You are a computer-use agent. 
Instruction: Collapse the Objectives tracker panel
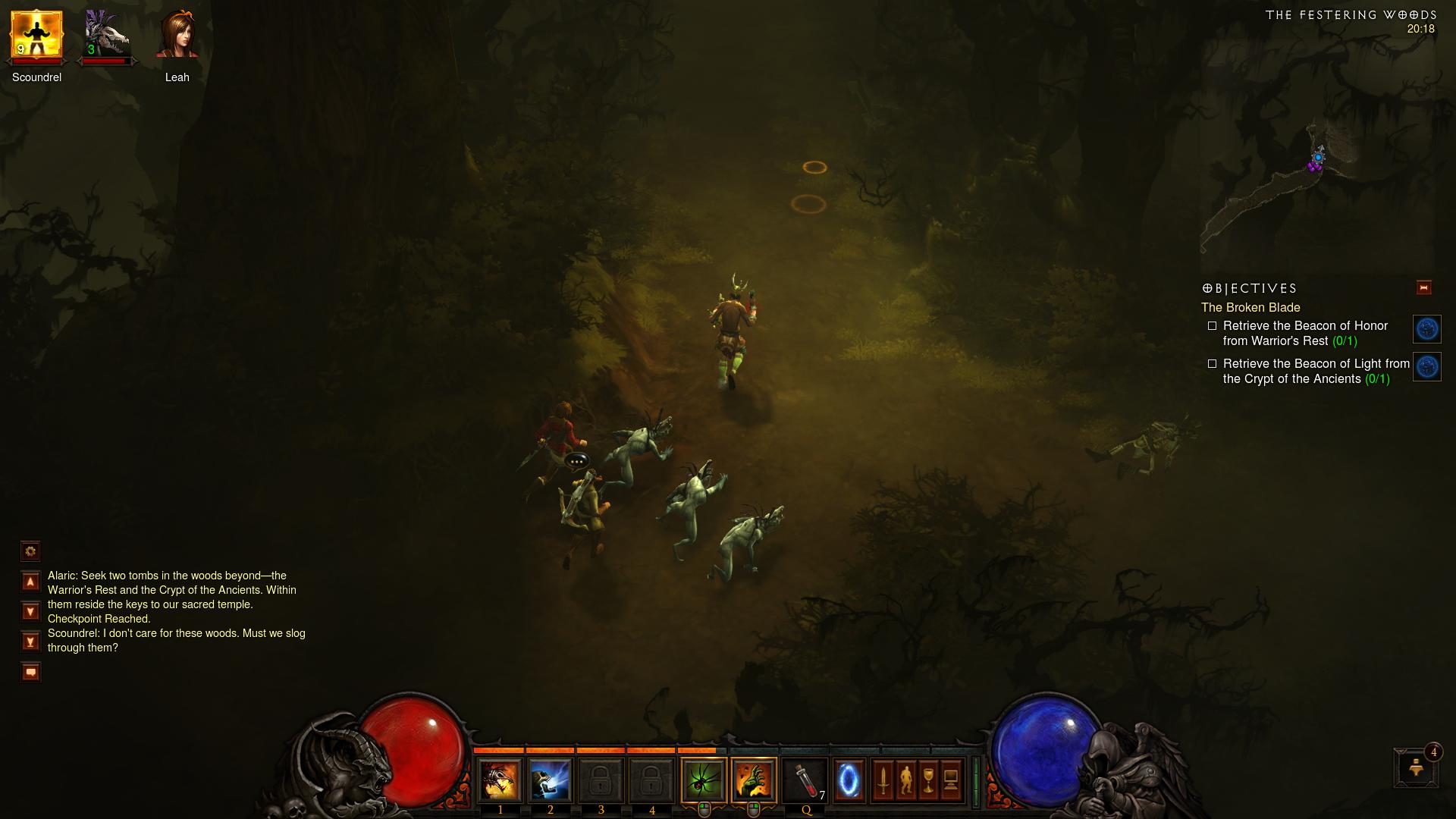coord(1423,287)
